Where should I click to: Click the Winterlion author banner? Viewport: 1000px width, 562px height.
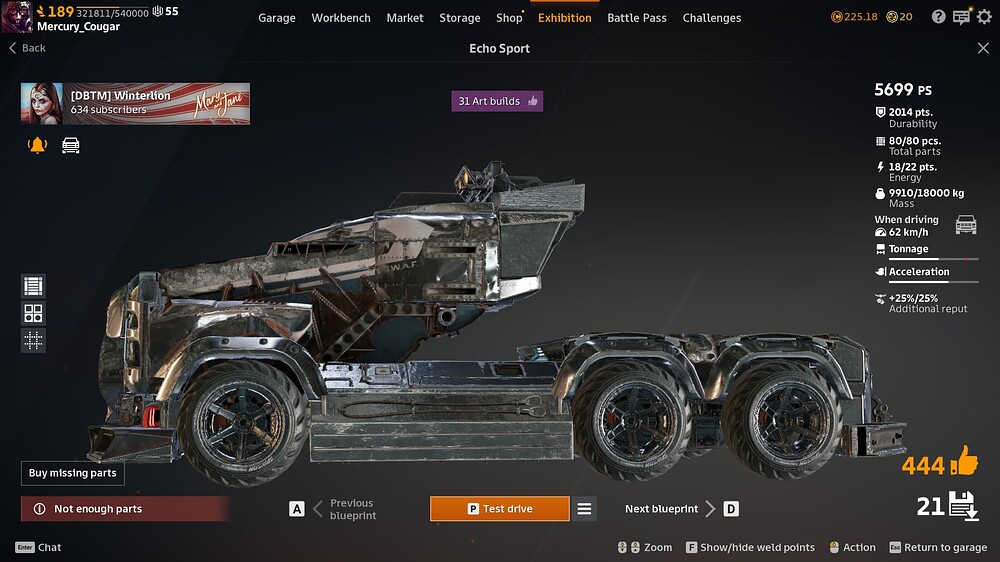[x=135, y=103]
